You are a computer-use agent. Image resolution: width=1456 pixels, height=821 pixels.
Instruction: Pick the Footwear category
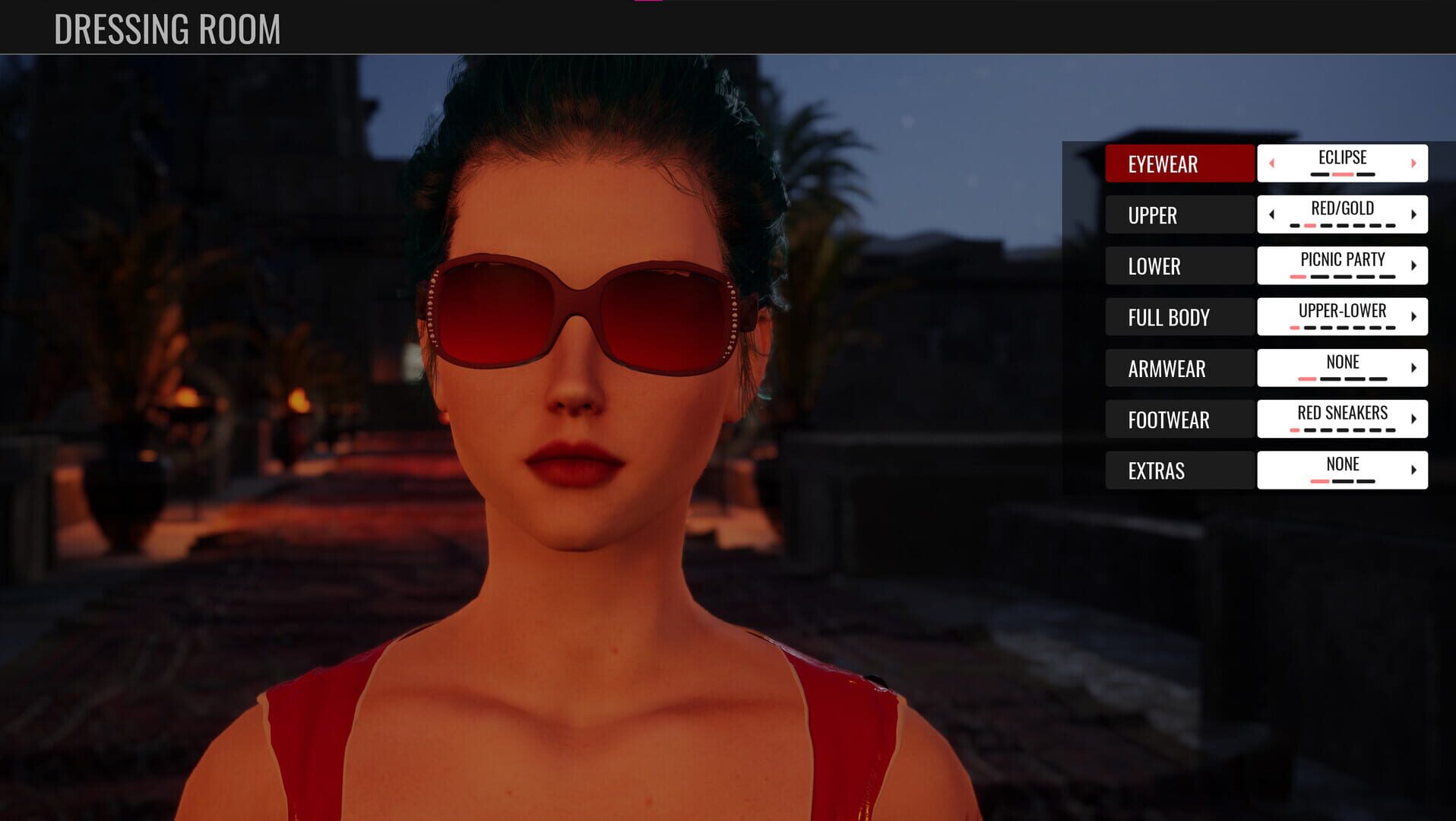[1179, 420]
